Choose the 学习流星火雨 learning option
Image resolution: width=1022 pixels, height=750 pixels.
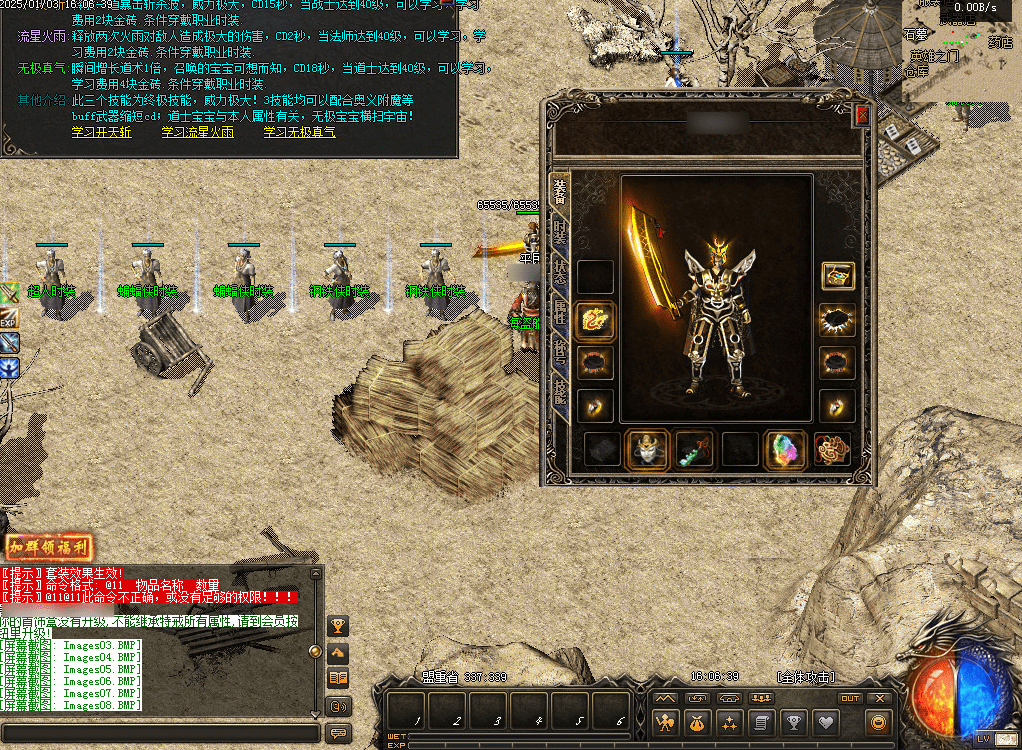point(197,133)
